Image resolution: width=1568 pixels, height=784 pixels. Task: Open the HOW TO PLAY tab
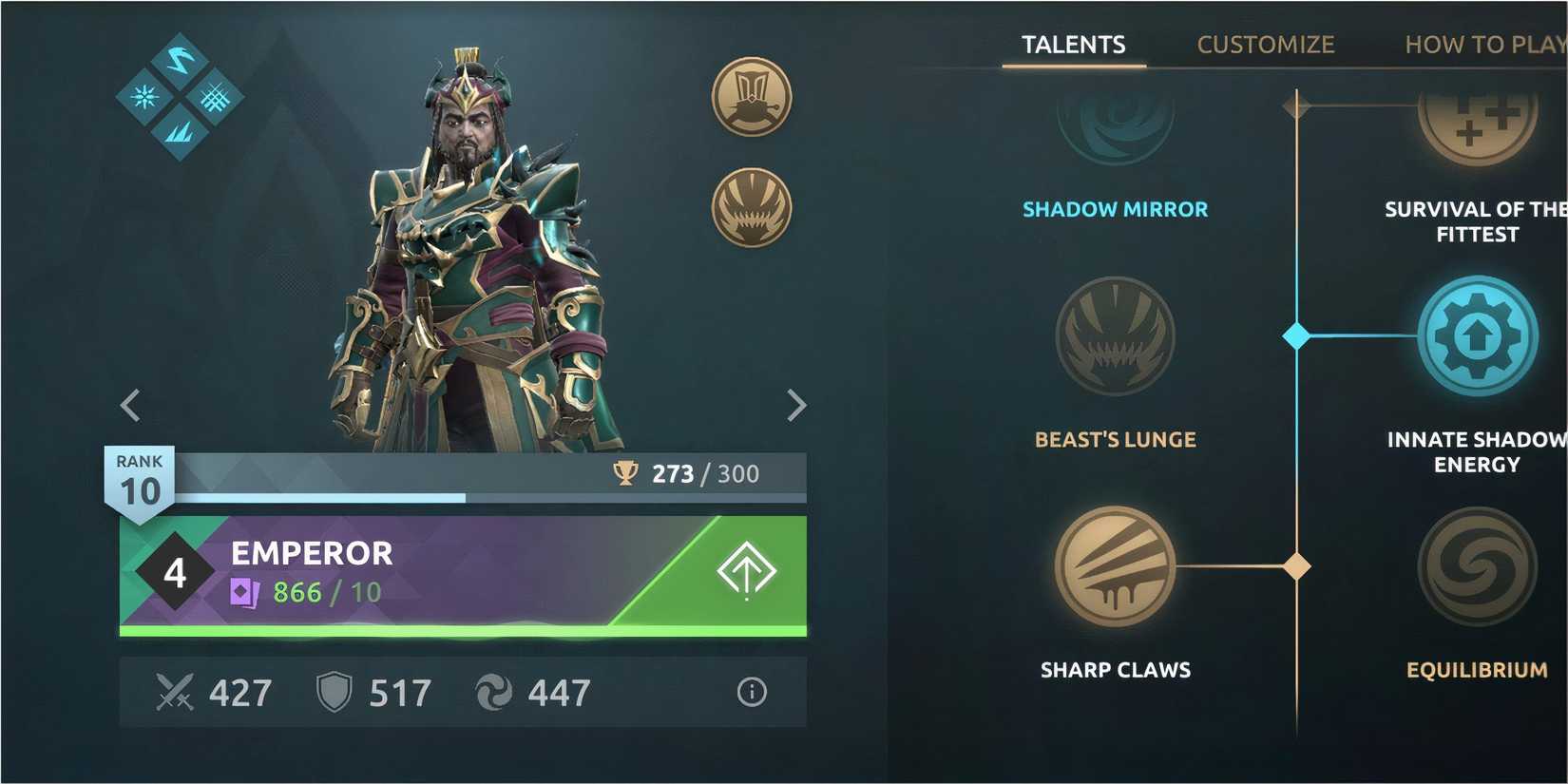[1484, 44]
